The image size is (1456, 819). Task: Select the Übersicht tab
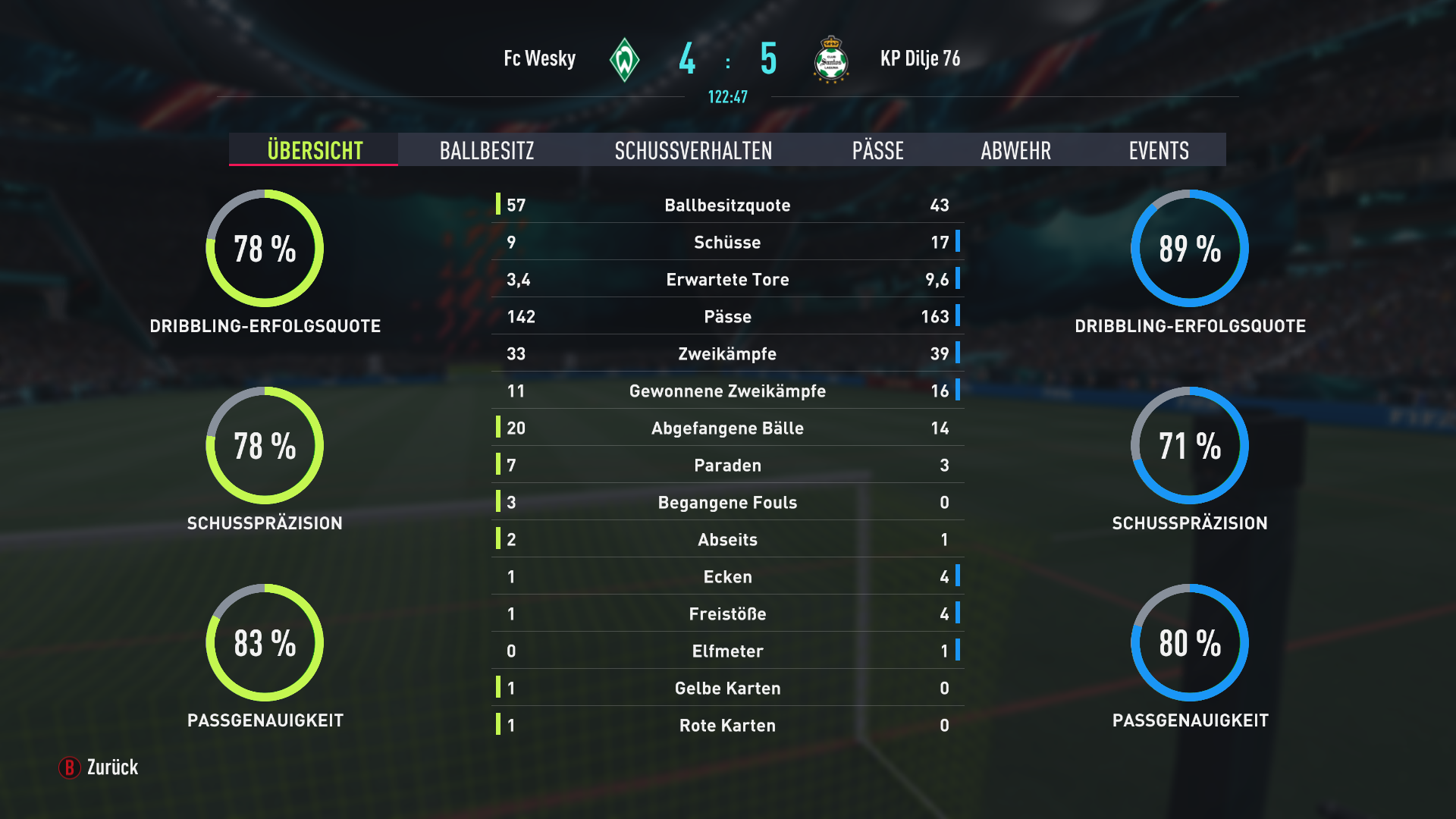tap(315, 150)
